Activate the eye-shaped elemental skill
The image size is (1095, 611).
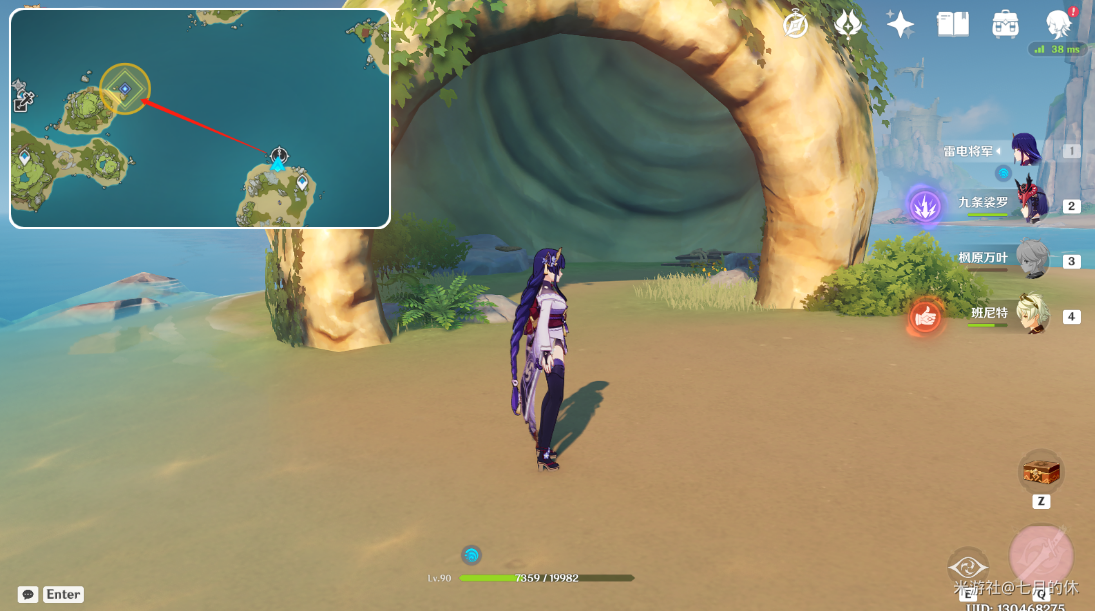pyautogui.click(x=967, y=567)
